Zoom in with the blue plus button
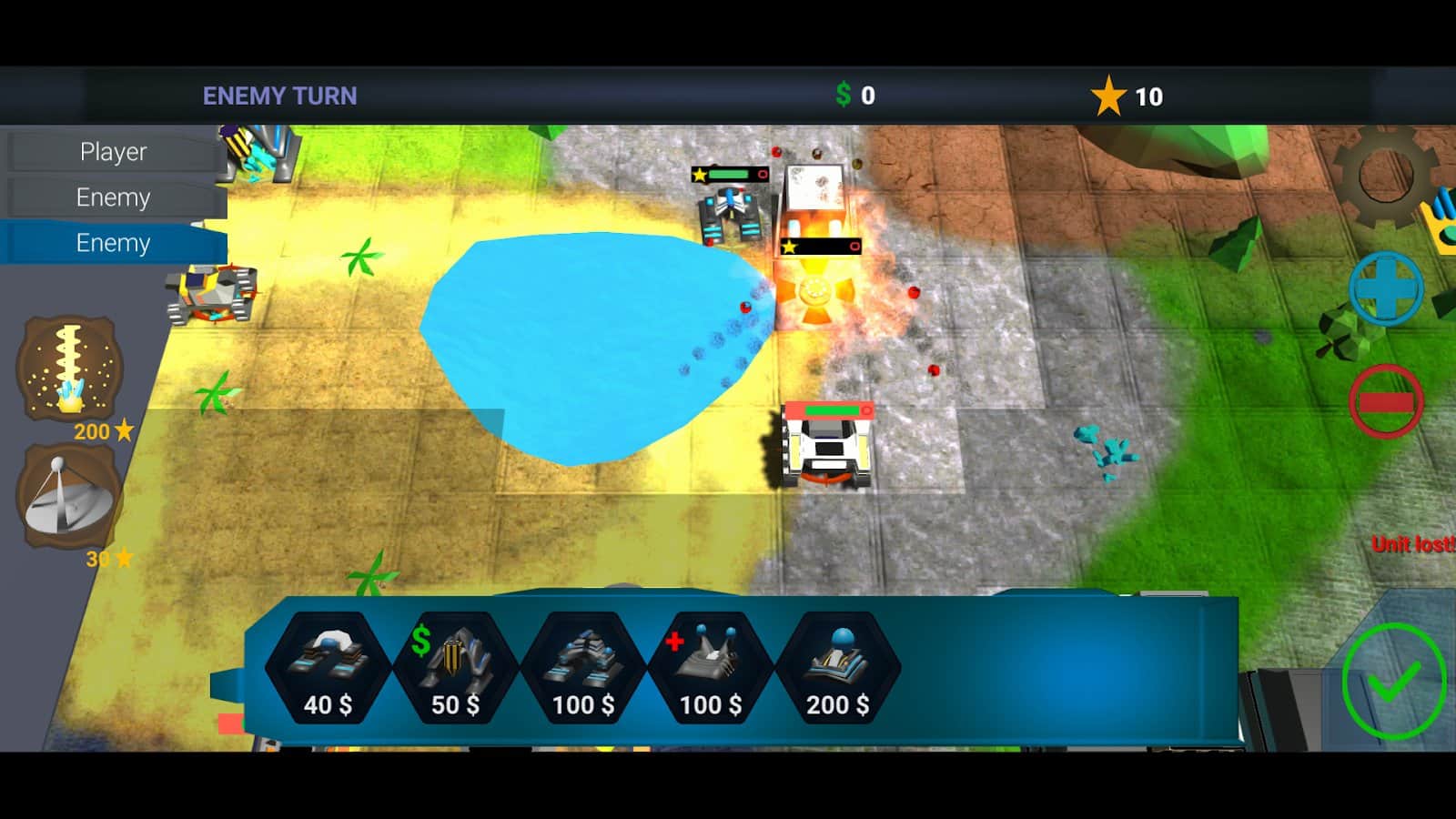The height and width of the screenshot is (819, 1456). [1385, 288]
